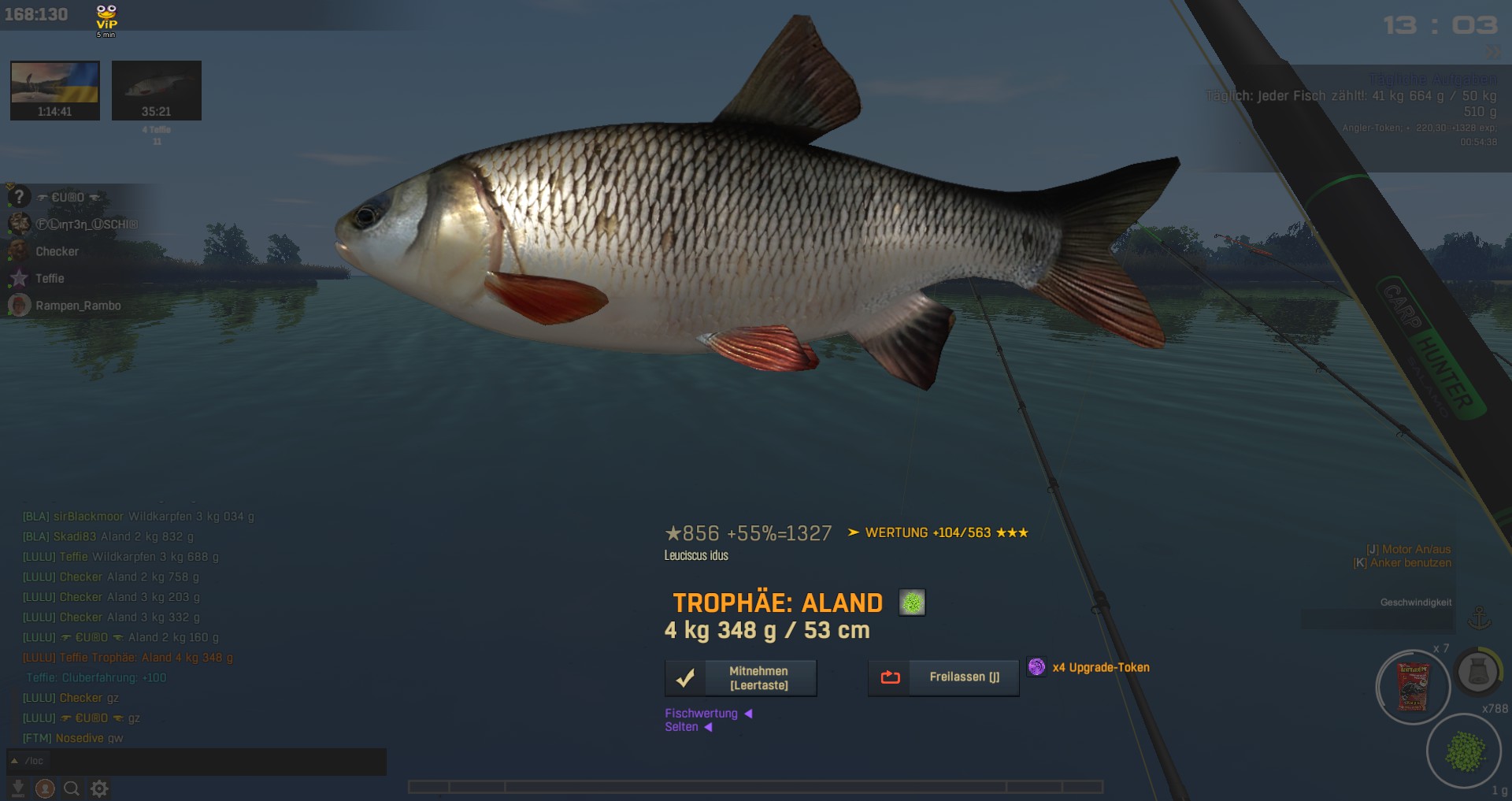The height and width of the screenshot is (801, 1512).
Task: Click the download arrow icon under chat
Action: click(x=17, y=788)
